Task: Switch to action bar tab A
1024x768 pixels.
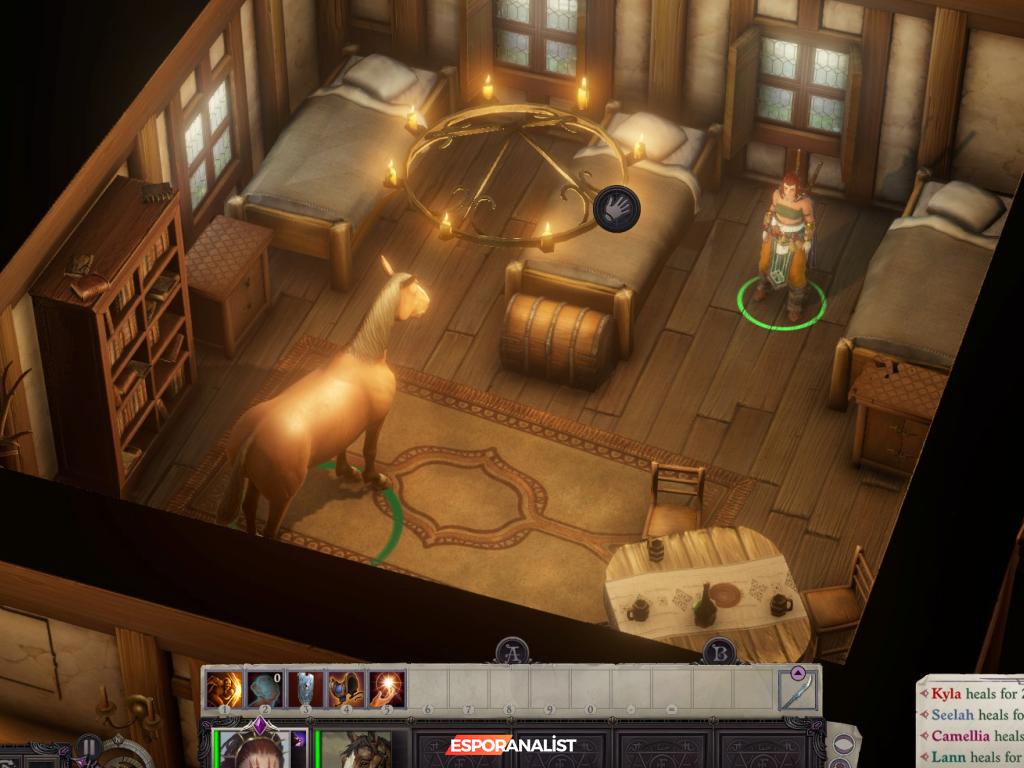Action: coord(513,651)
